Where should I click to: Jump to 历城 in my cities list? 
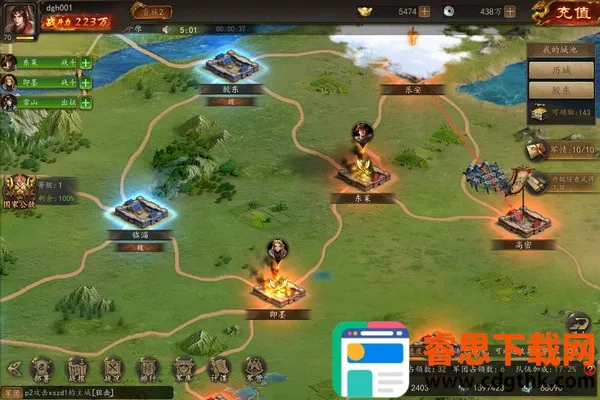[x=561, y=70]
